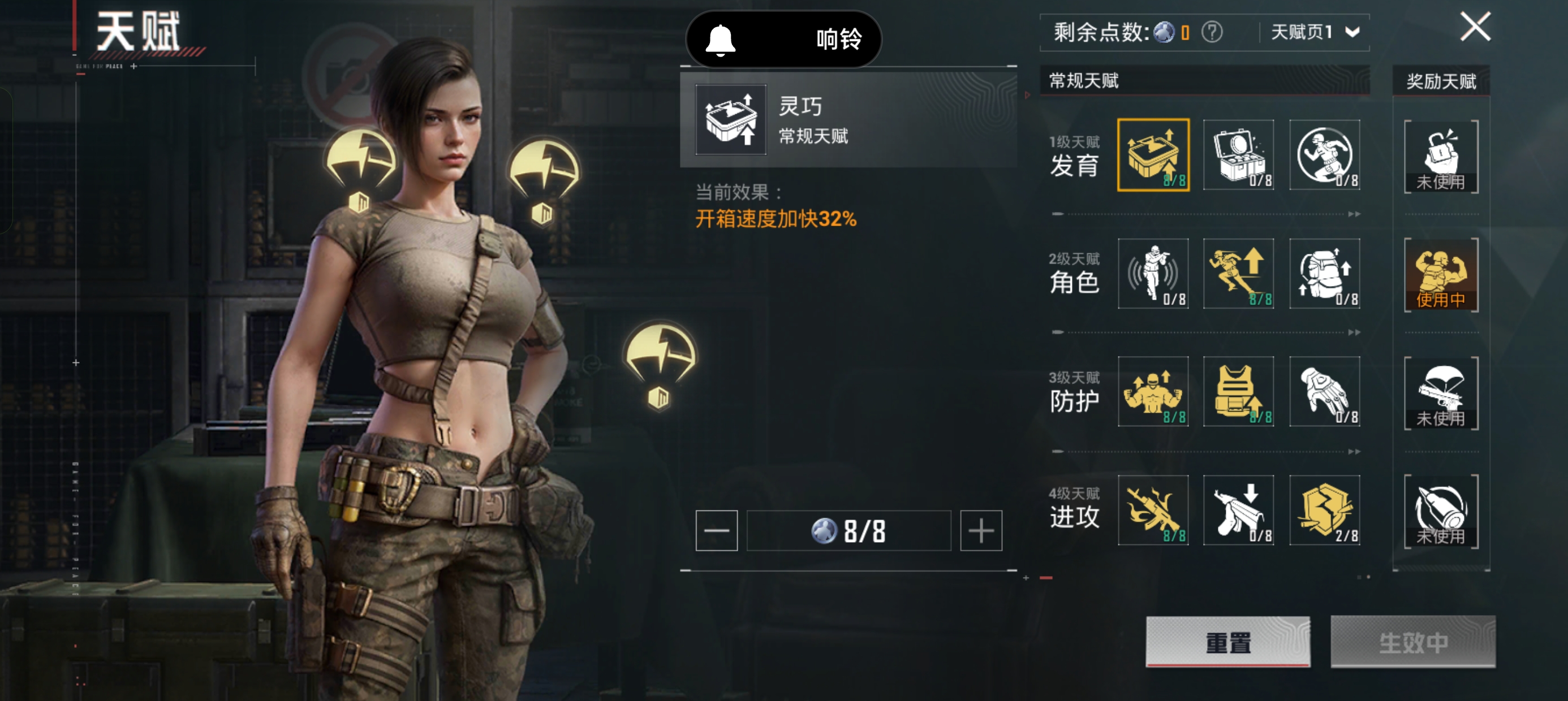Select the tactical glove talent
This screenshot has width=1568, height=701.
pyautogui.click(x=1325, y=392)
